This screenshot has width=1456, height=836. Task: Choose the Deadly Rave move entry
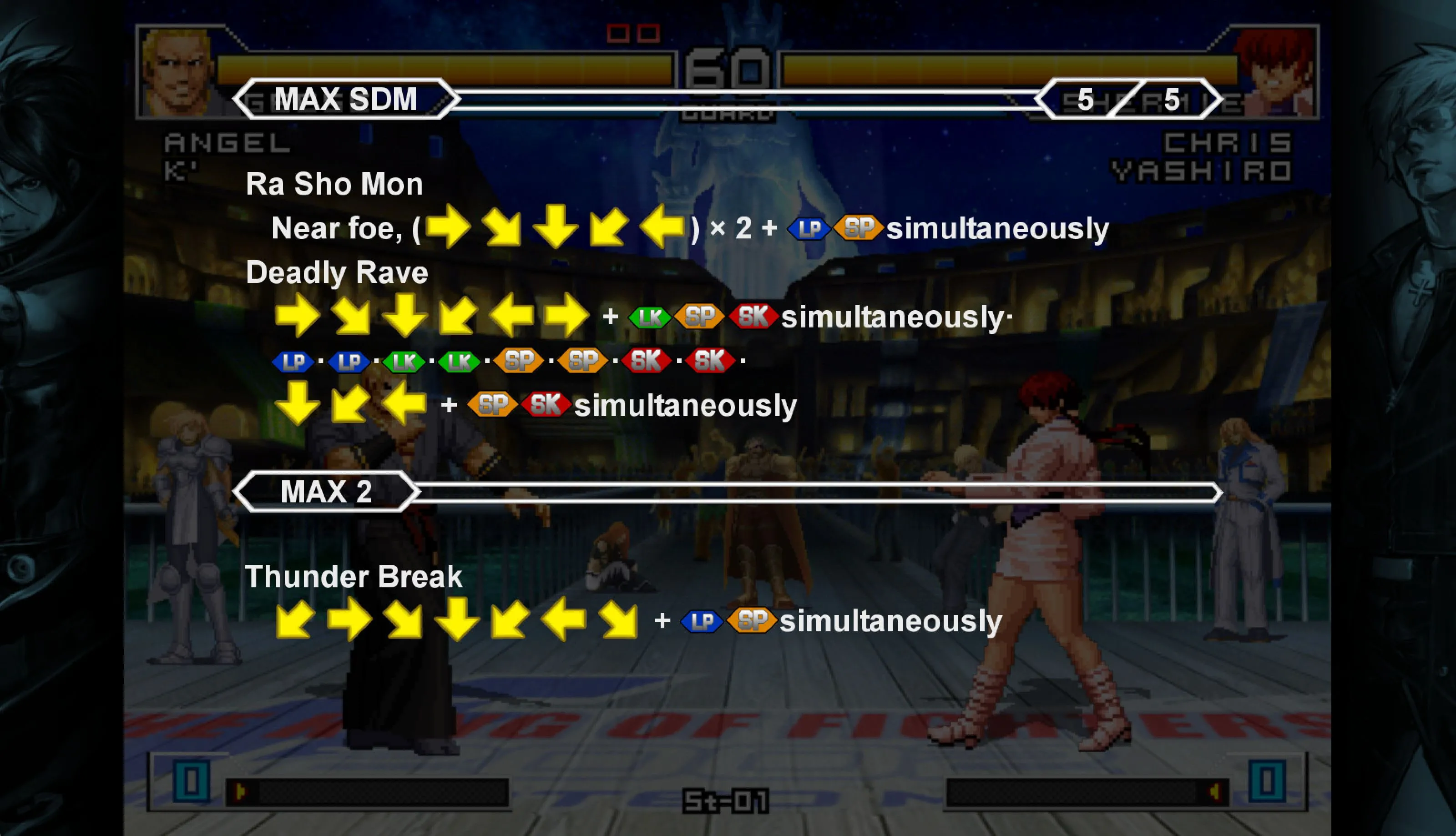[337, 273]
